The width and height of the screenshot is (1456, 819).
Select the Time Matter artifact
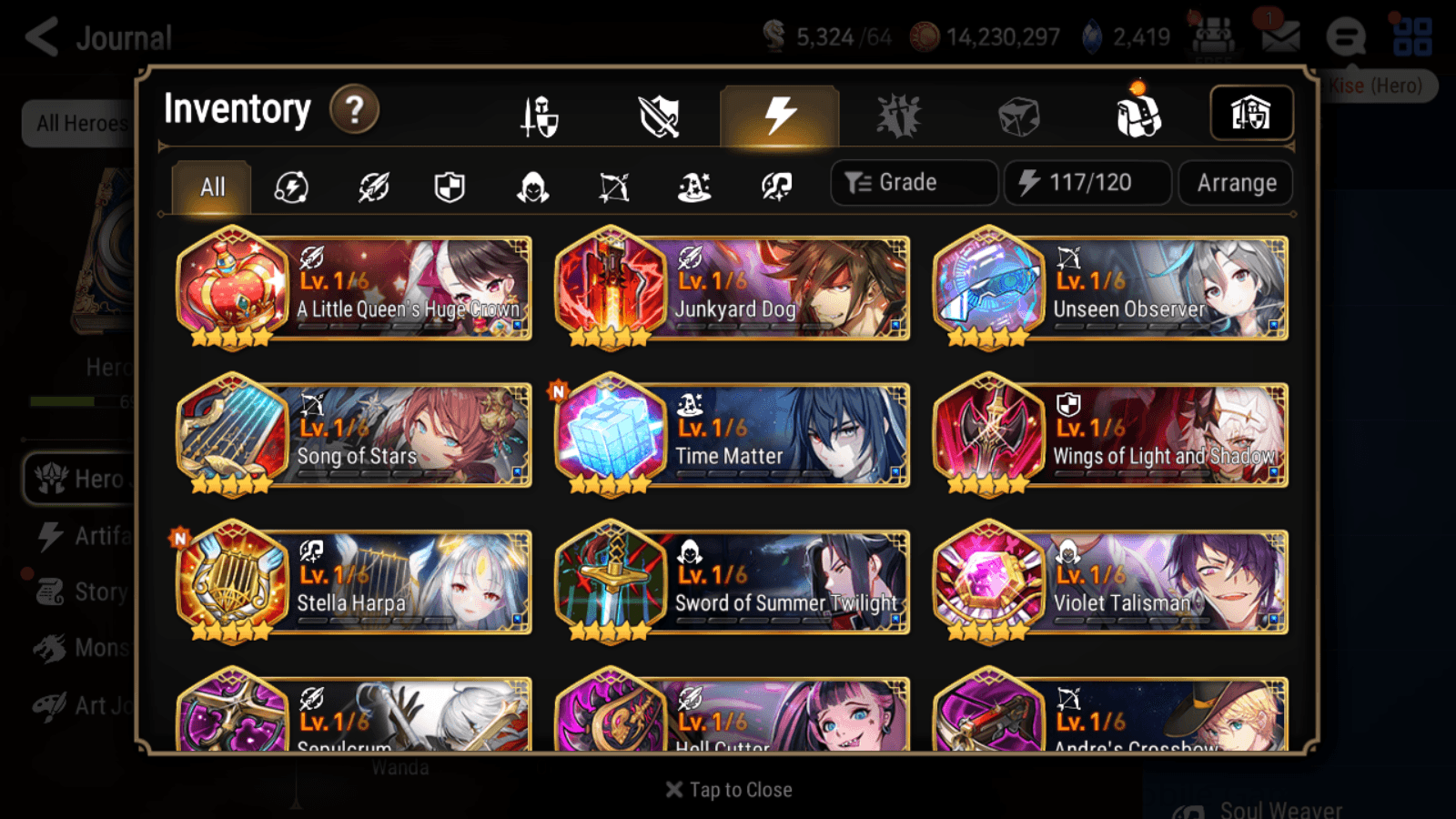pyautogui.click(x=731, y=436)
